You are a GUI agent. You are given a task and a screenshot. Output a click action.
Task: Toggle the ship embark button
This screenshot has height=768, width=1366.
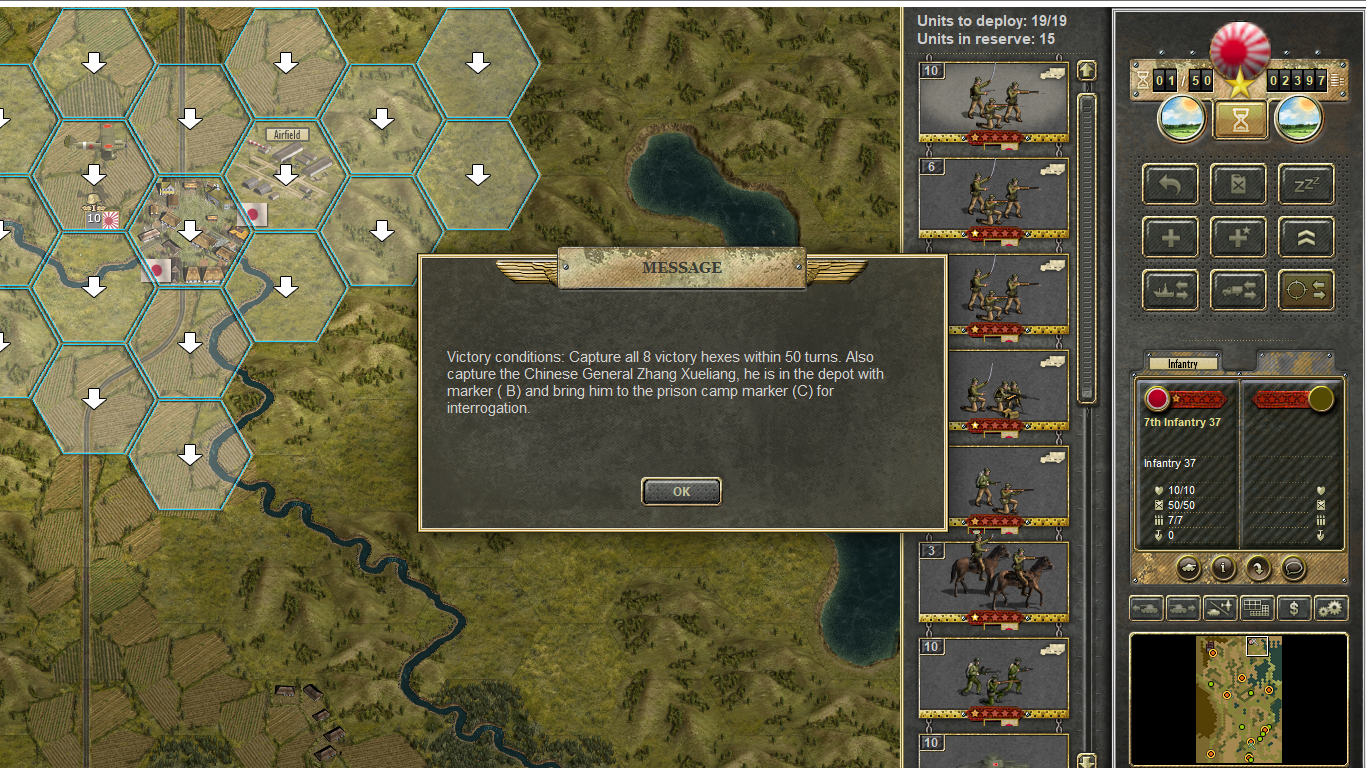1170,290
